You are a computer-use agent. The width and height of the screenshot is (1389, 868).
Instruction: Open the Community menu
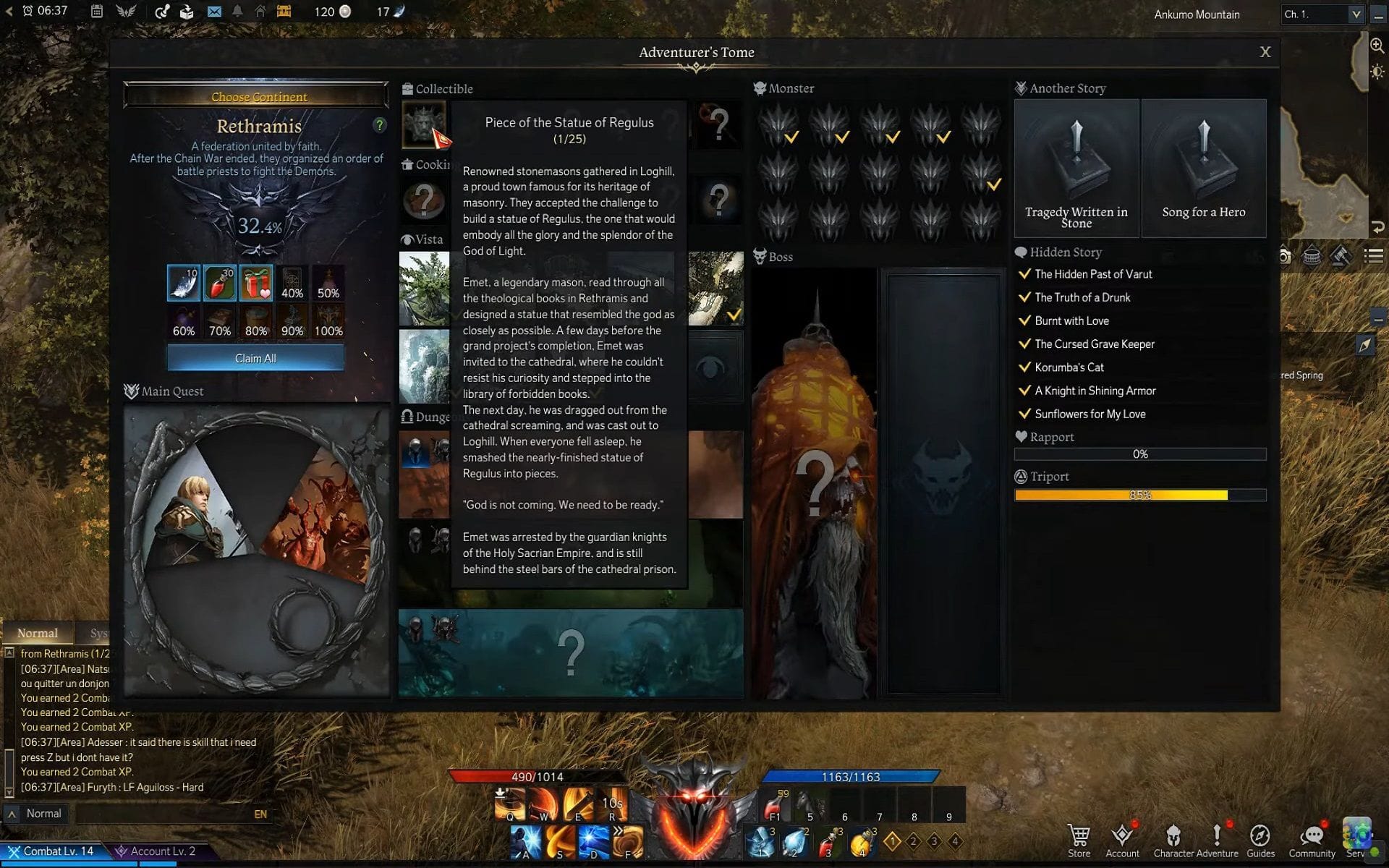click(x=1311, y=841)
